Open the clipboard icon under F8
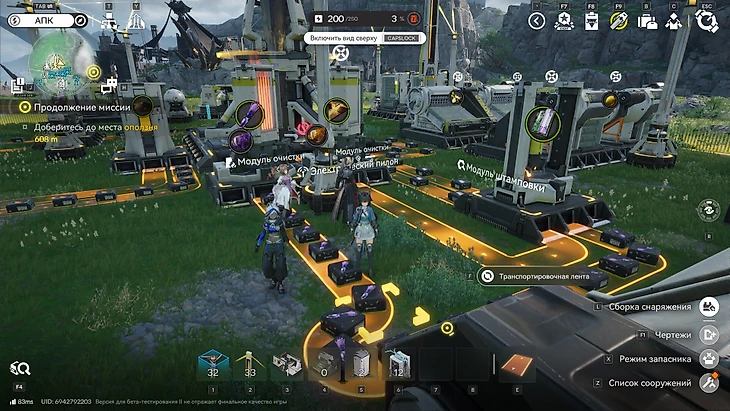 coord(591,21)
